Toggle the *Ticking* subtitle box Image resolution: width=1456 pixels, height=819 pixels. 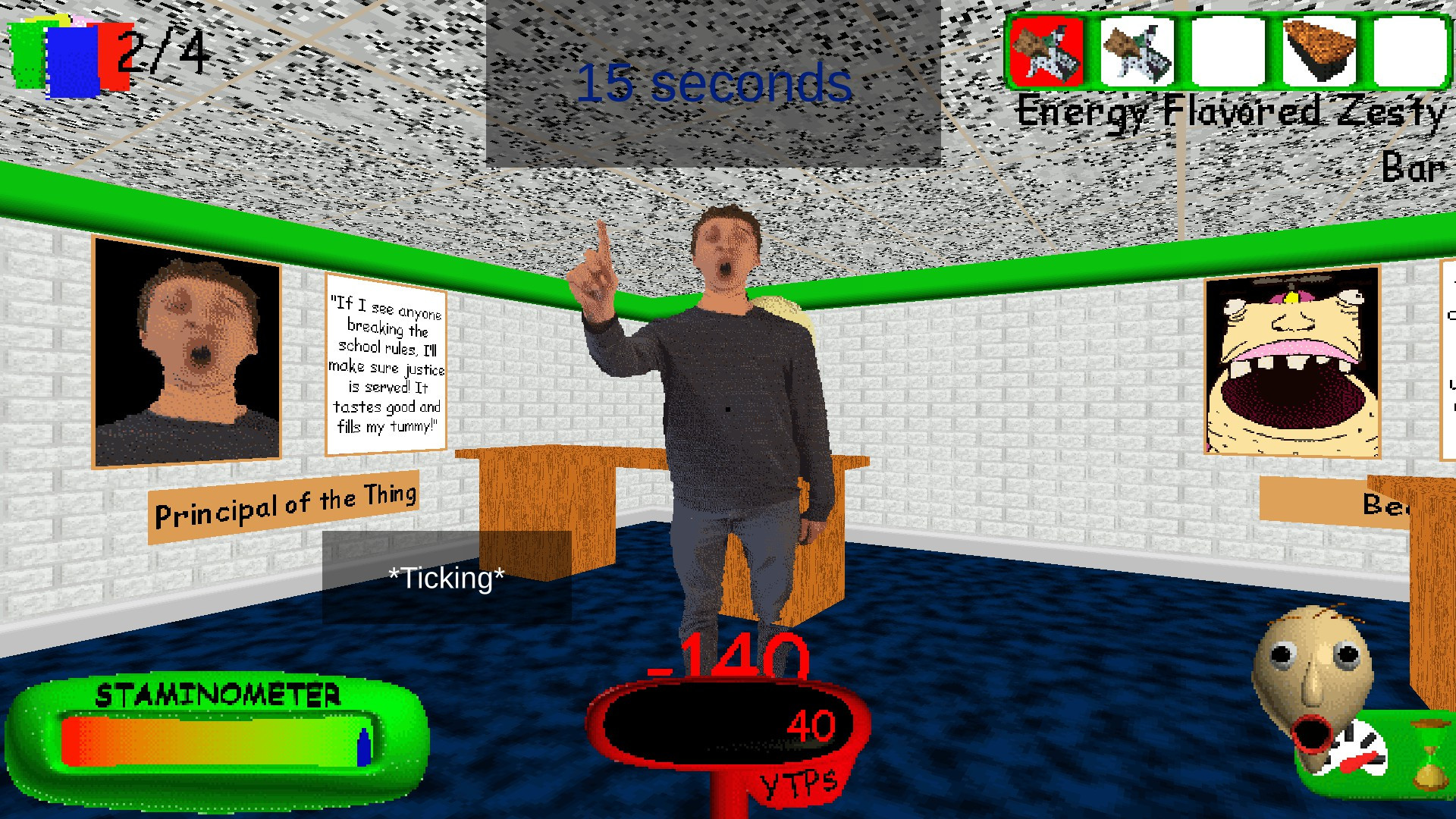[446, 578]
